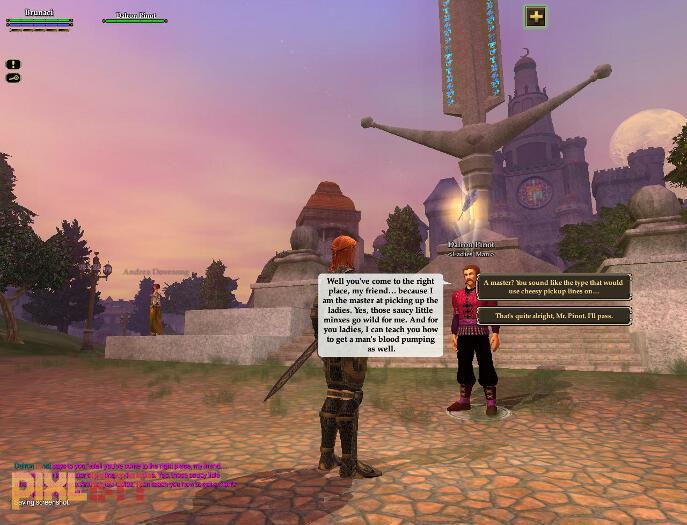Choose the "A master? You sound like..." reply
Image resolution: width=687 pixels, height=525 pixels.
tap(553, 287)
